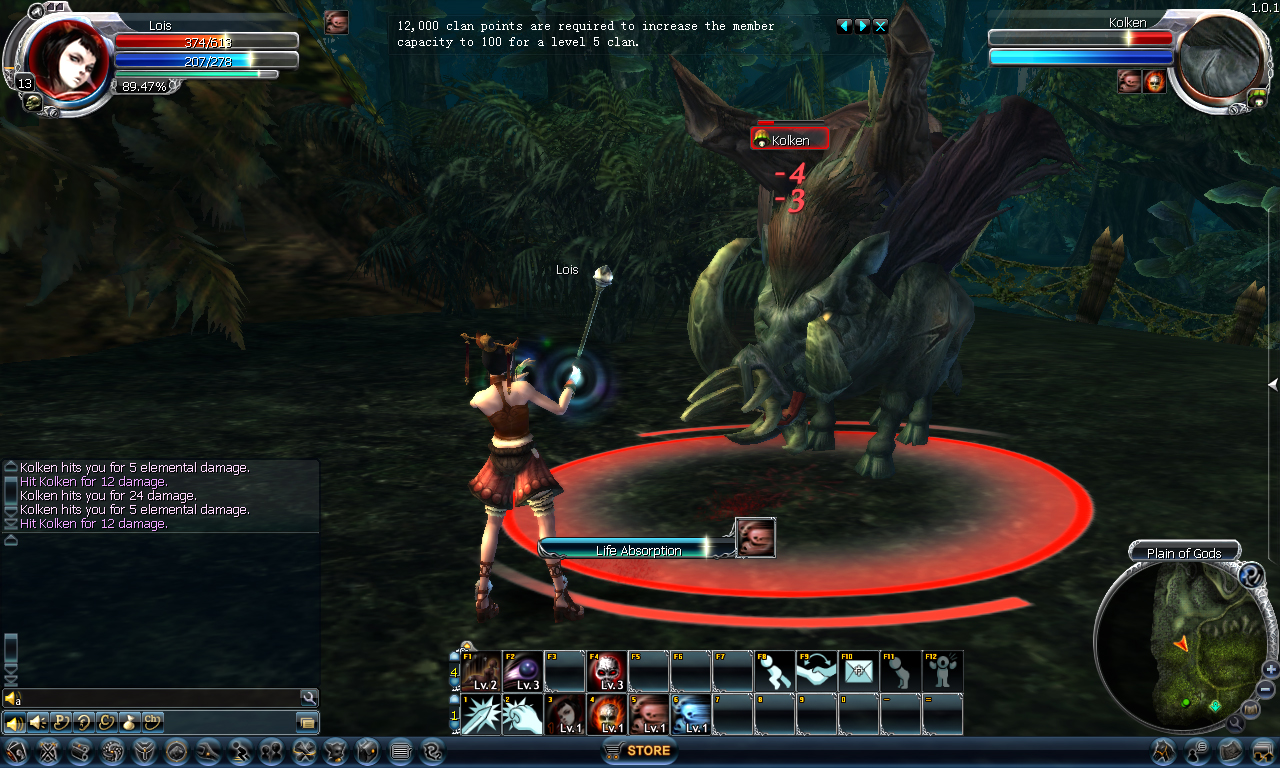Viewport: 1280px width, 768px height.
Task: Use the grabbing hand action in slot 2
Action: click(522, 715)
